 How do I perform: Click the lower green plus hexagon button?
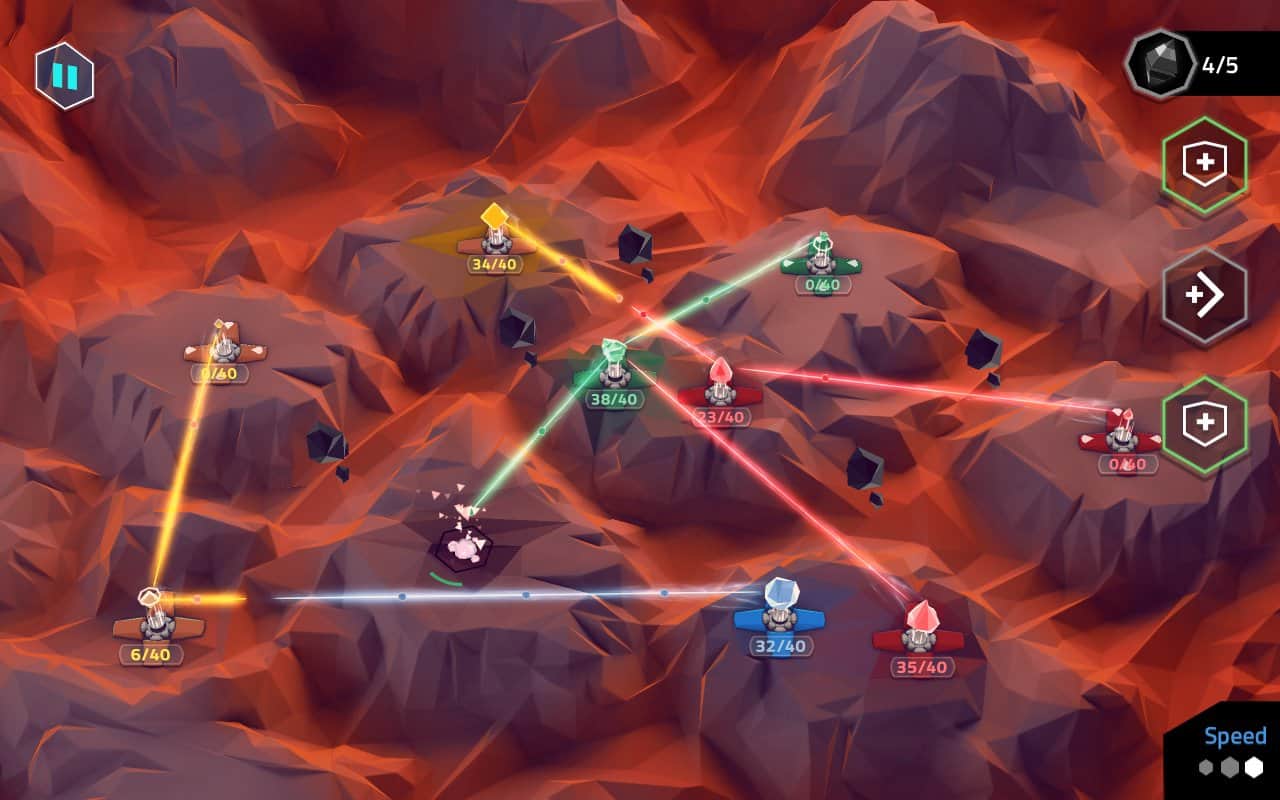tap(1207, 421)
